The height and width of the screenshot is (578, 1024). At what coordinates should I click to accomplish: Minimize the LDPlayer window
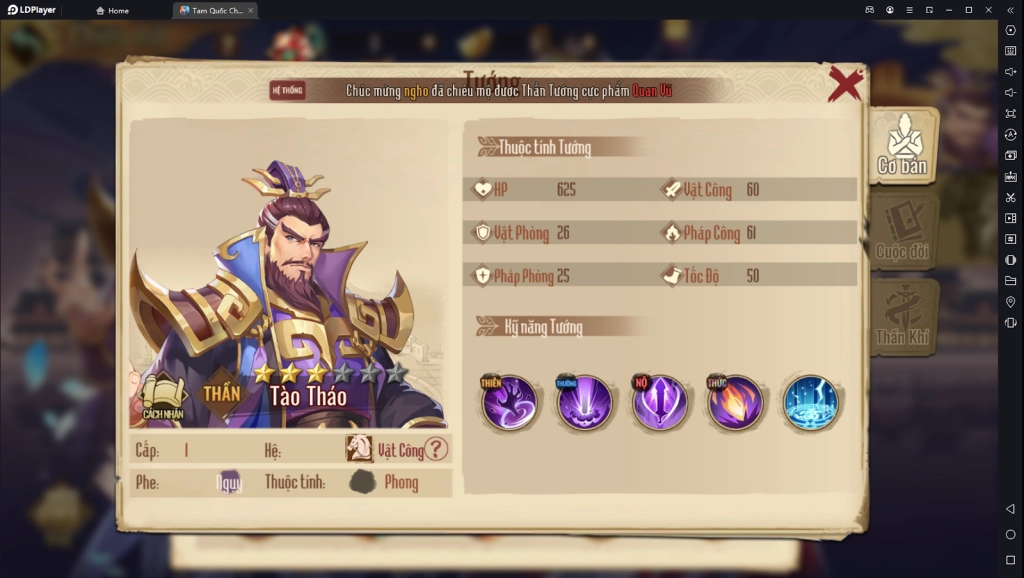tap(948, 10)
